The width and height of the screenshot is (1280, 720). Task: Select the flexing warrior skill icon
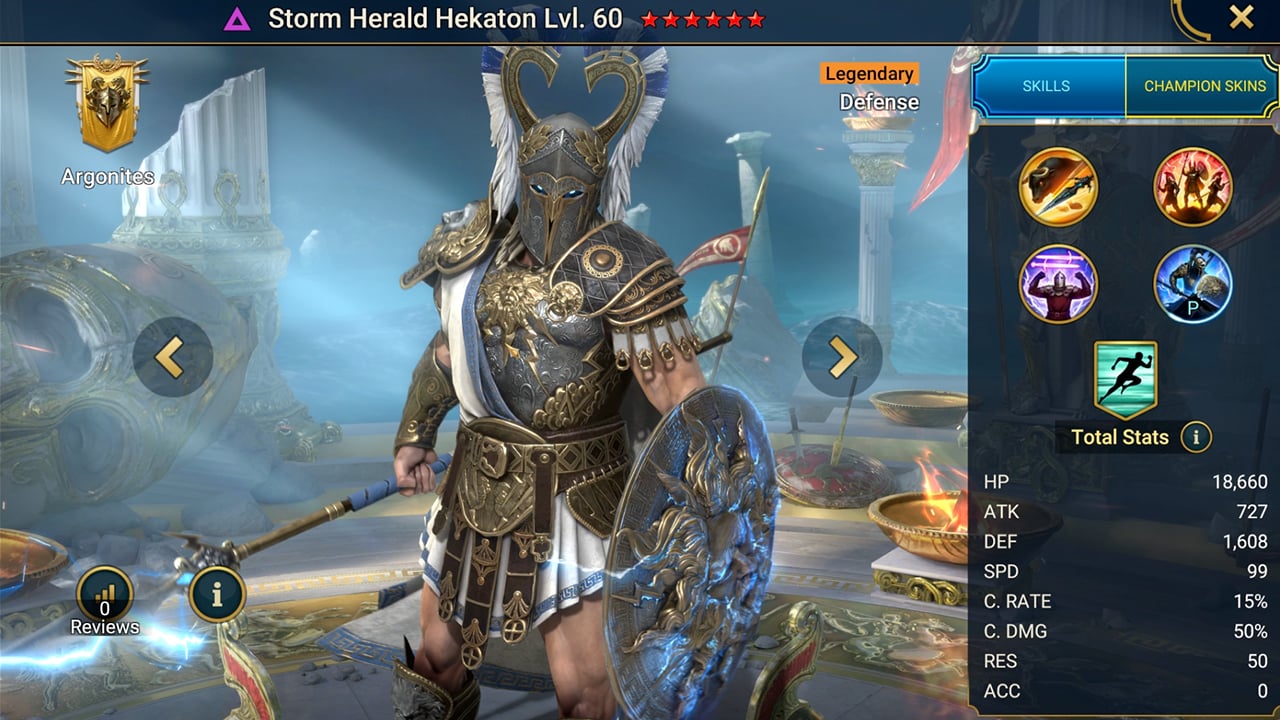click(1058, 284)
